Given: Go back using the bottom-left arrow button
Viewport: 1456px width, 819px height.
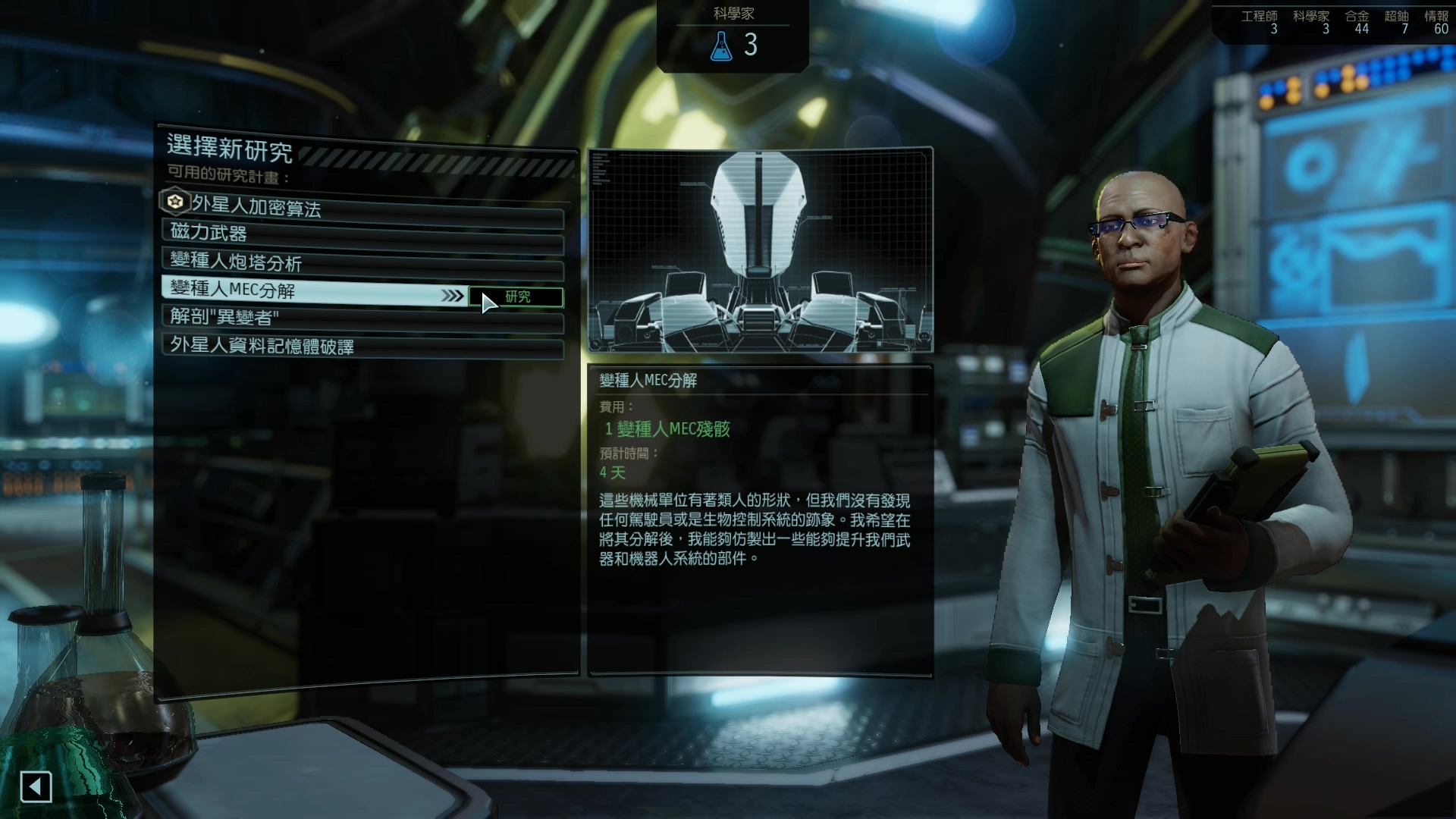Looking at the screenshot, I should tap(36, 787).
